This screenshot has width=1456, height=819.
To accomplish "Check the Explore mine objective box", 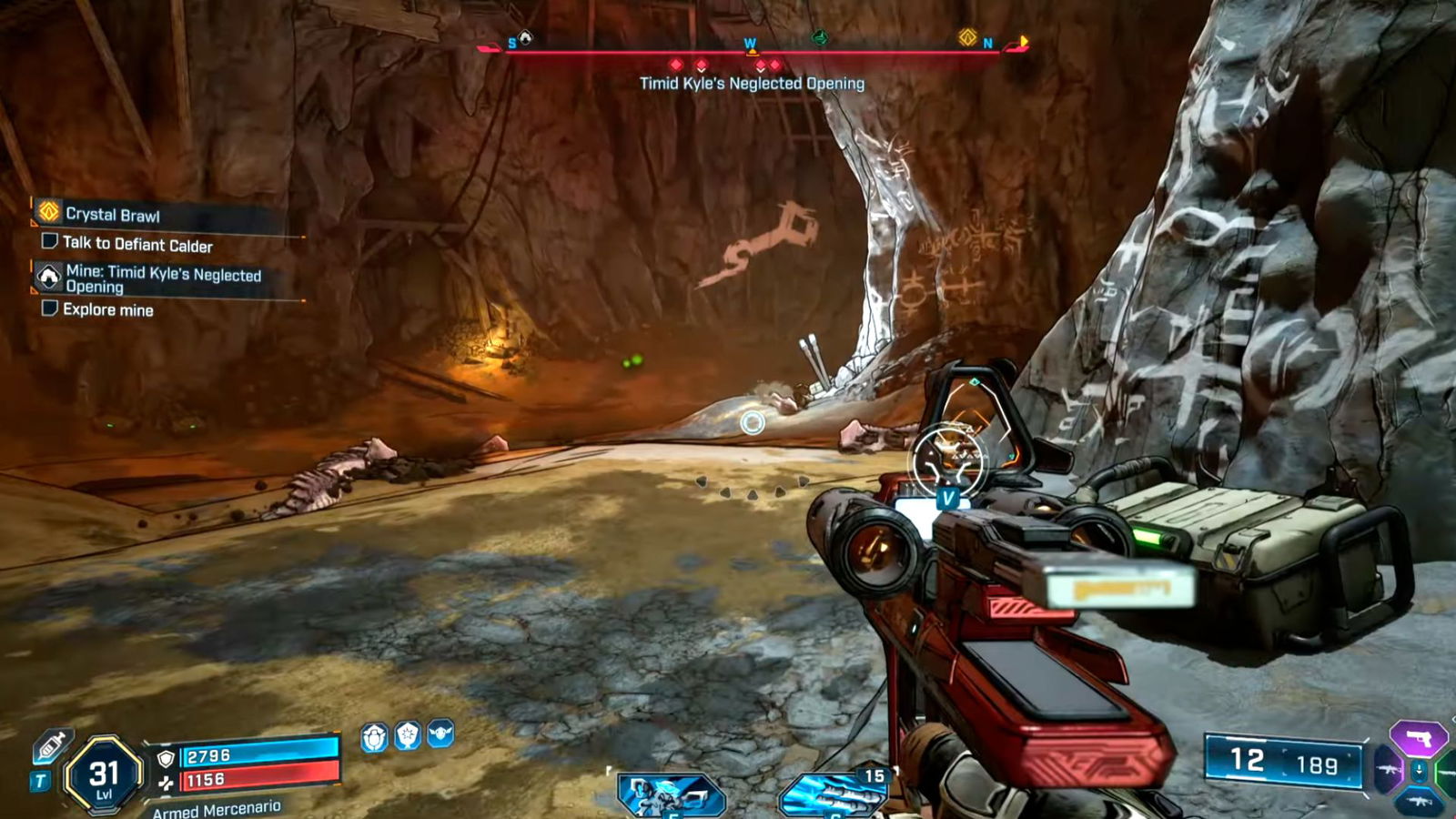I will point(50,309).
